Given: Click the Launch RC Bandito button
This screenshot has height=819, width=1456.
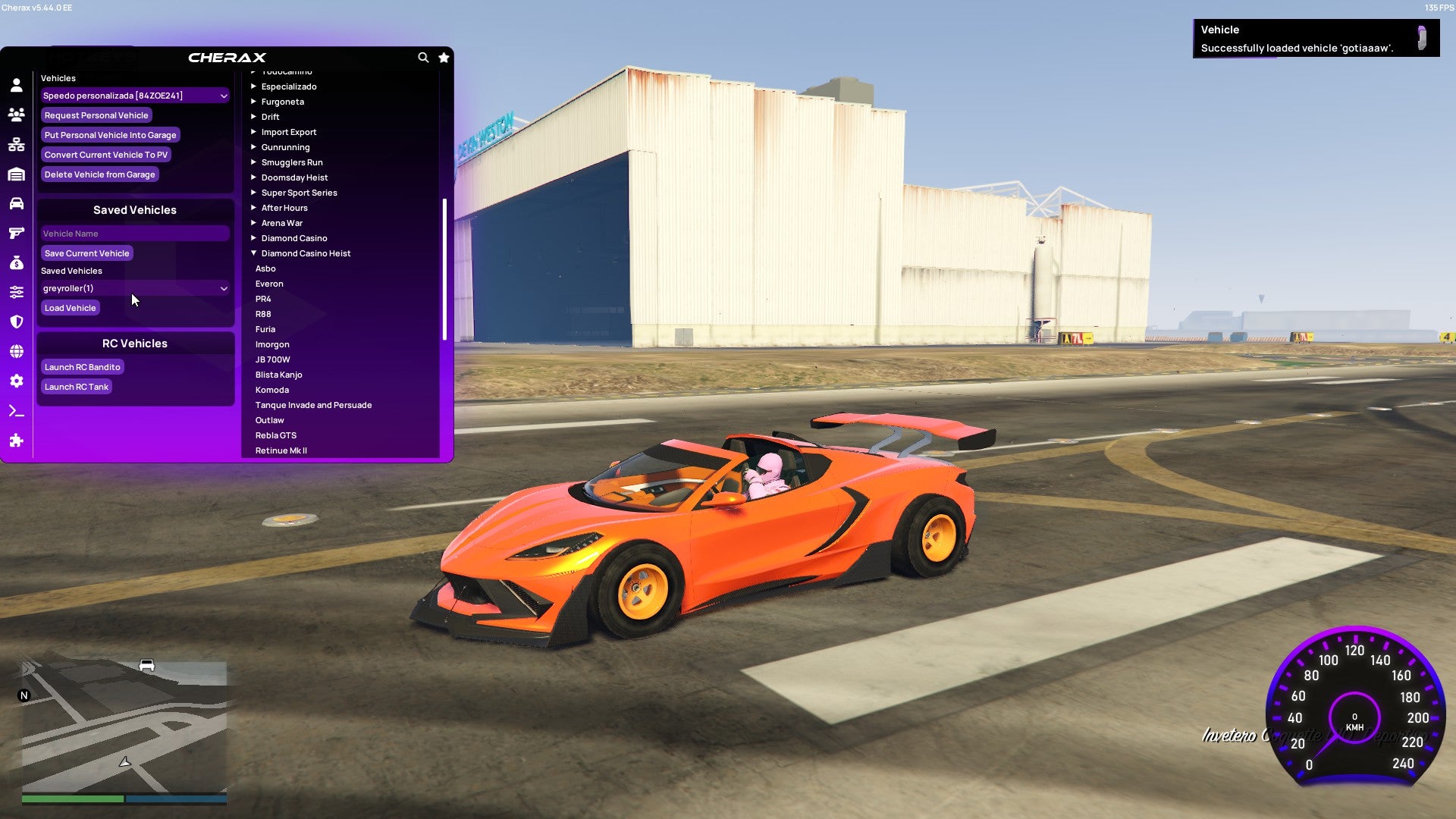Looking at the screenshot, I should pos(82,366).
